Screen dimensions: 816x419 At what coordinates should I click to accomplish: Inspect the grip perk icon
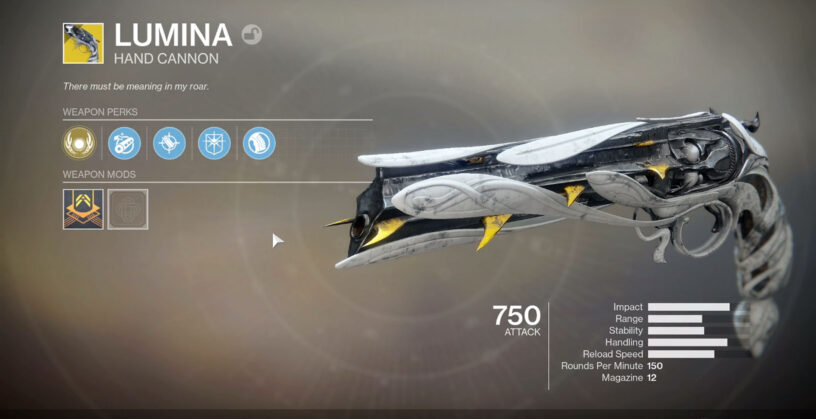point(259,143)
